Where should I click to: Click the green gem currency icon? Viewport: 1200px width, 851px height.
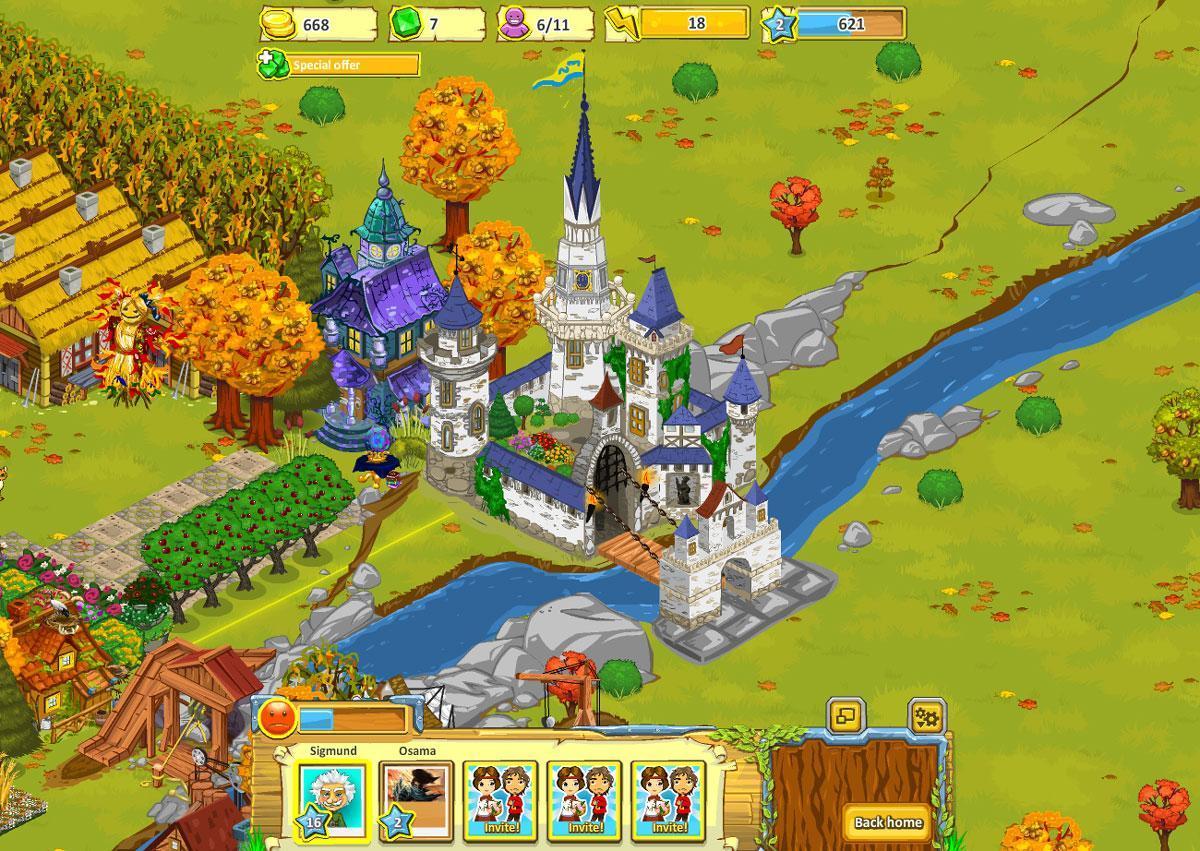(x=407, y=23)
